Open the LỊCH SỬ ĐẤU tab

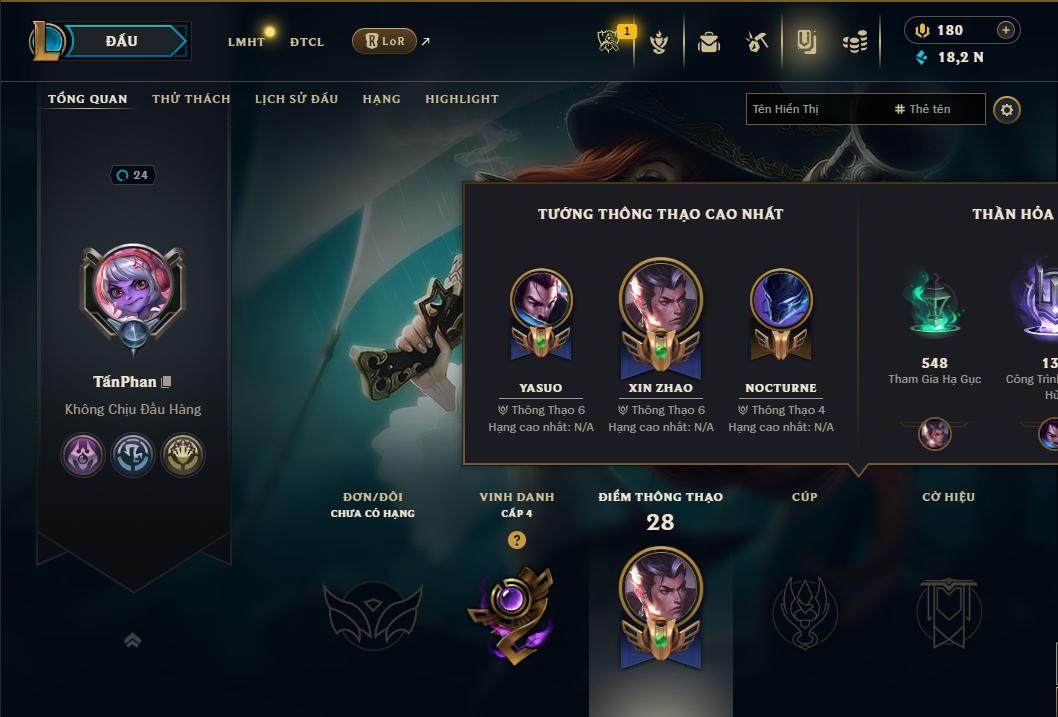[x=296, y=99]
